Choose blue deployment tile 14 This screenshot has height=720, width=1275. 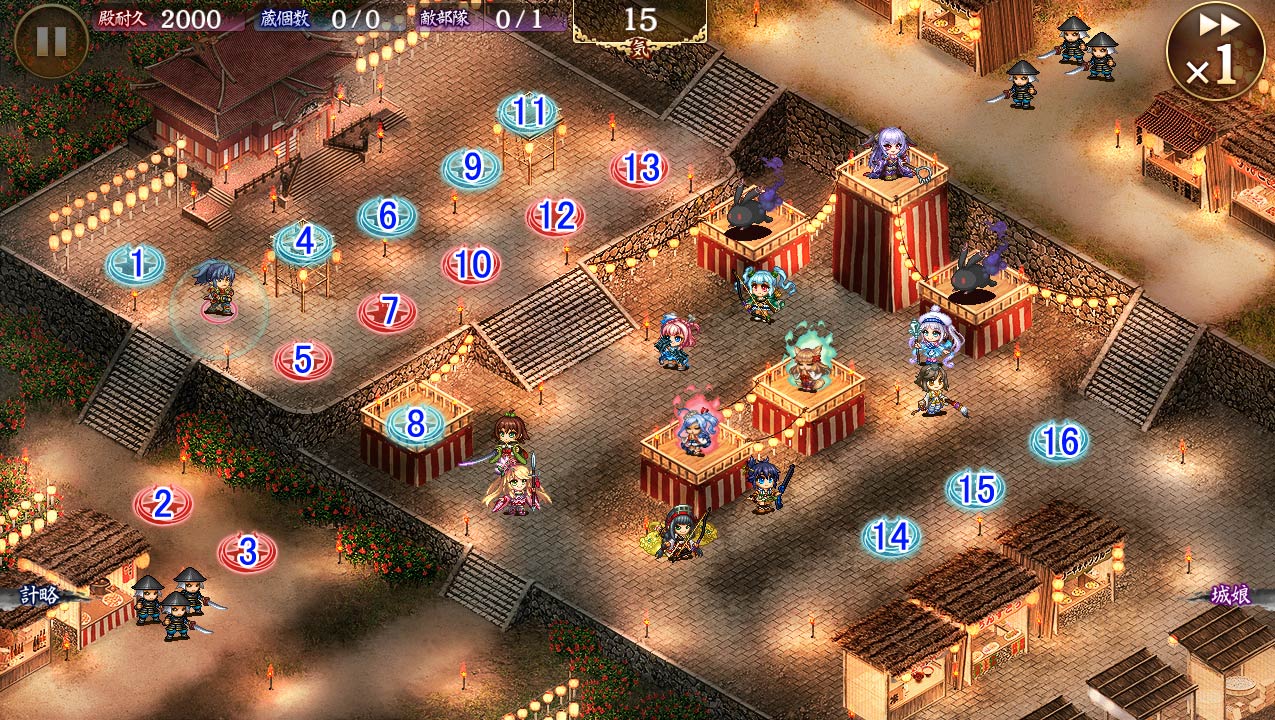click(x=891, y=537)
